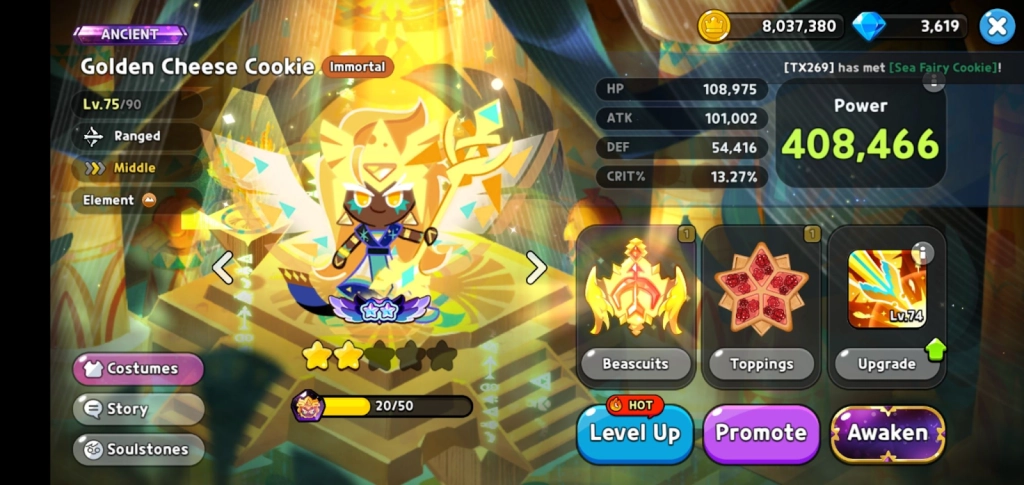Tap the gold coin currency icon
Image resolution: width=1024 pixels, height=485 pixels.
[x=714, y=26]
